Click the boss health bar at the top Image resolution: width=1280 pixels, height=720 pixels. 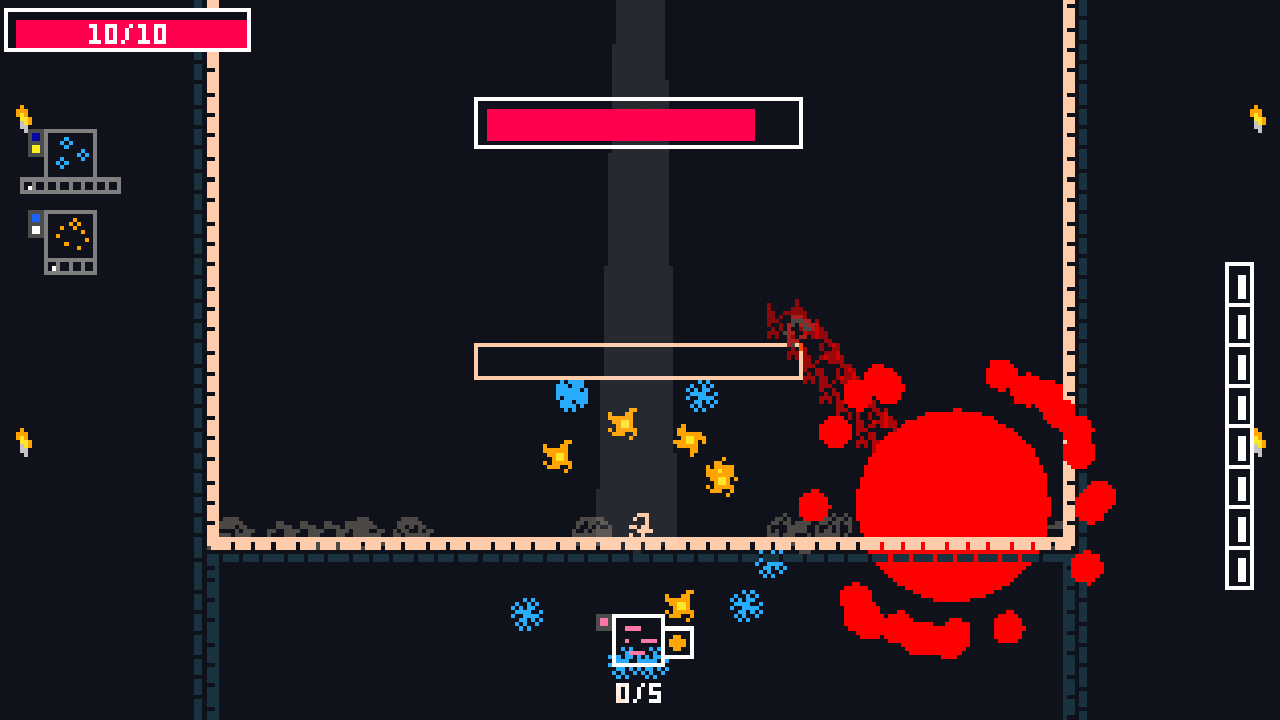[637, 123]
